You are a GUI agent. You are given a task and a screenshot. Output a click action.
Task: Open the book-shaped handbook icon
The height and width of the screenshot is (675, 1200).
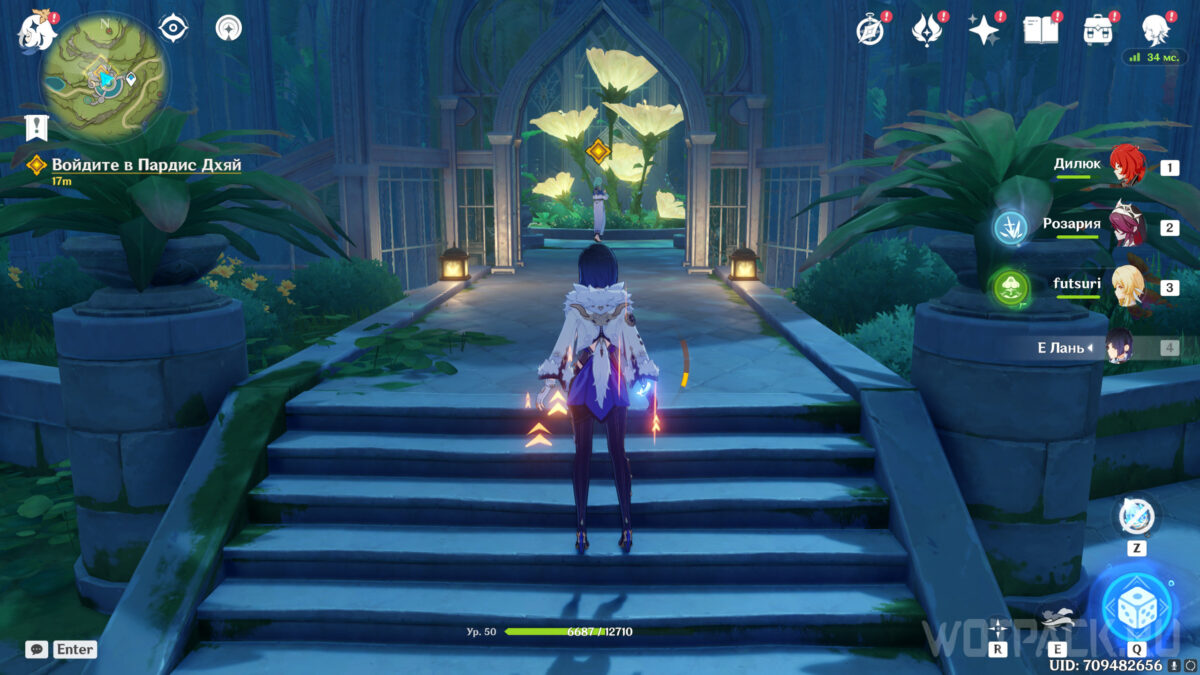pos(1040,30)
